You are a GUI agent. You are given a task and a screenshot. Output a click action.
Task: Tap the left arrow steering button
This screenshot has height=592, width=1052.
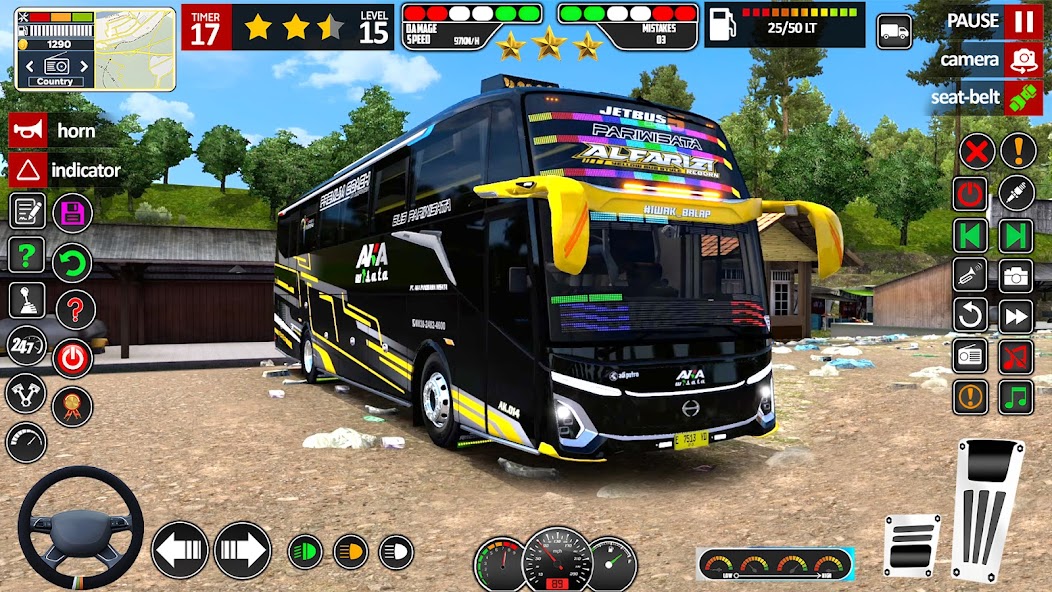pyautogui.click(x=180, y=550)
